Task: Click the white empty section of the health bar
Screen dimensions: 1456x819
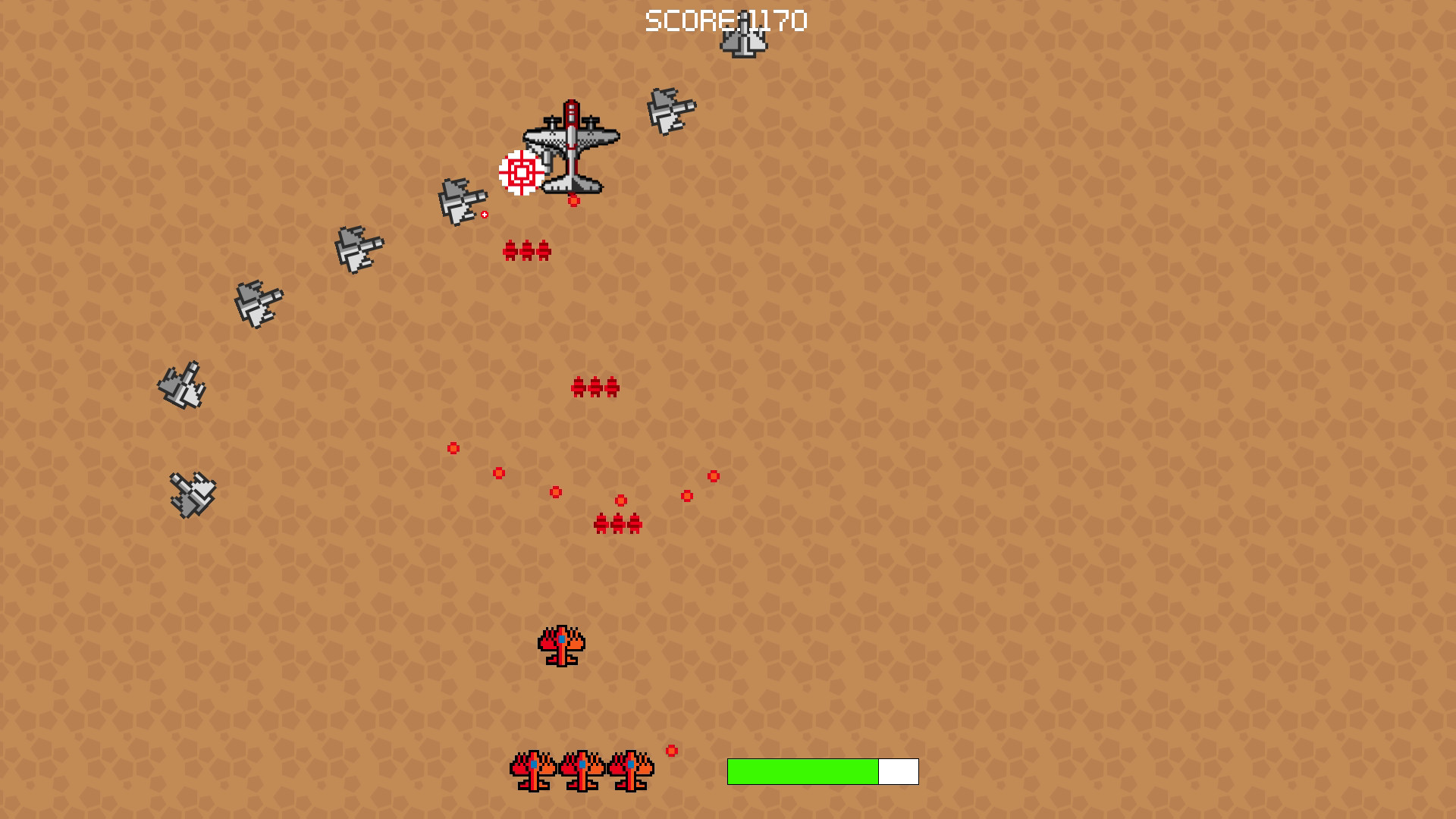Action: point(898,770)
